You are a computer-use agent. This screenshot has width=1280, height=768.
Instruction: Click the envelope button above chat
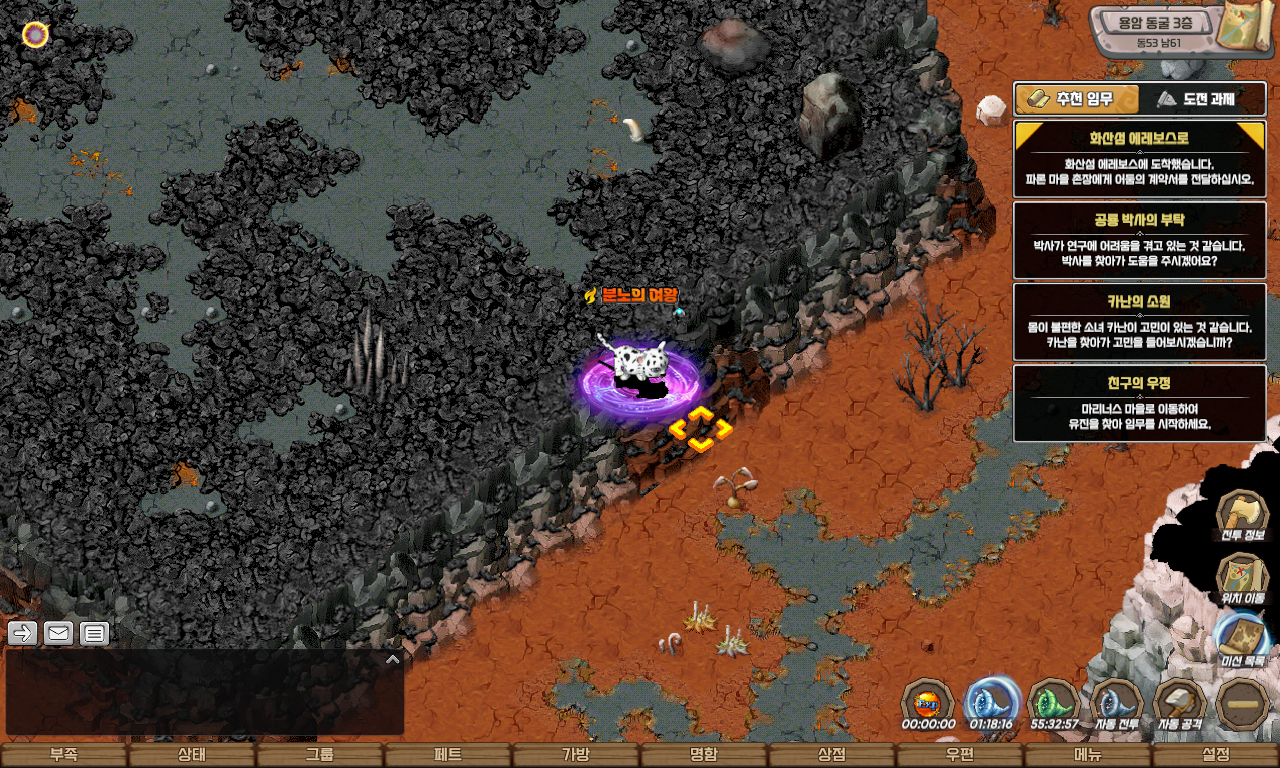click(x=58, y=633)
